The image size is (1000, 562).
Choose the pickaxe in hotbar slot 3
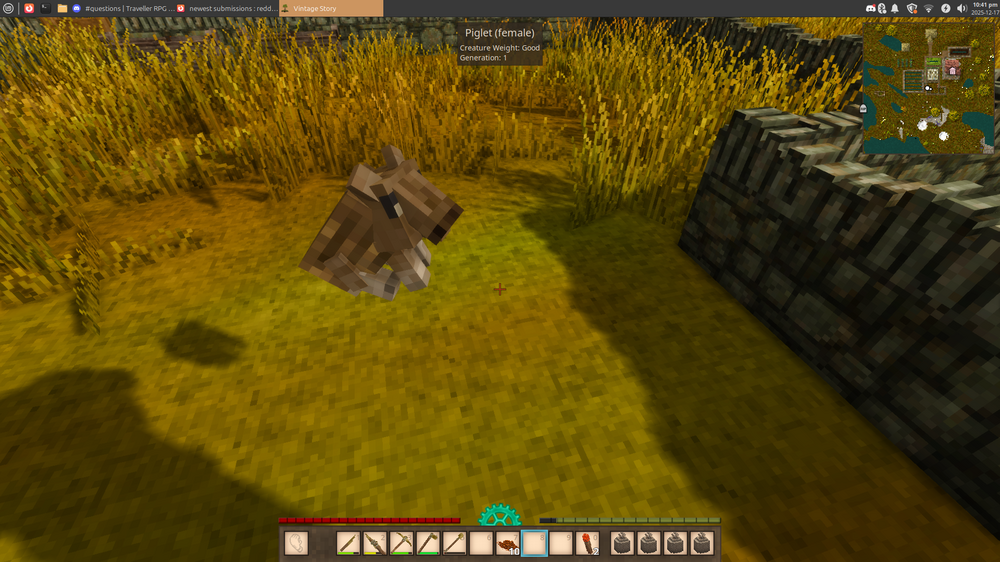pos(402,544)
